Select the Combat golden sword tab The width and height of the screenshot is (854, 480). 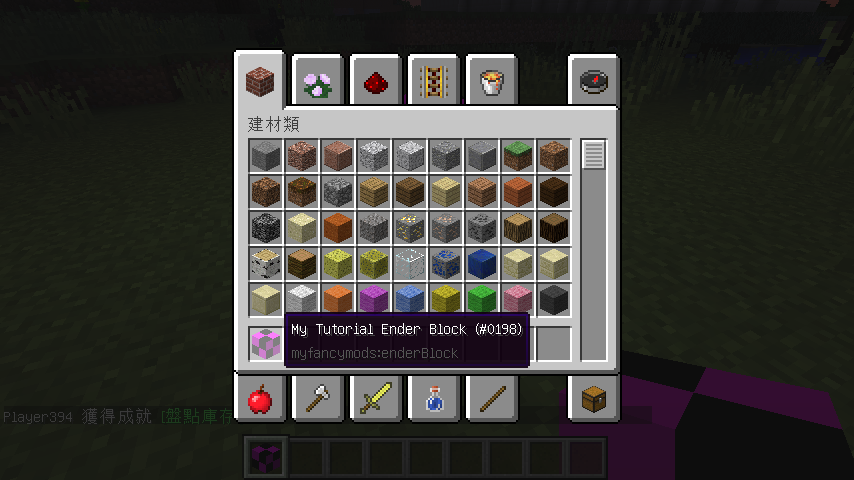[x=376, y=398]
